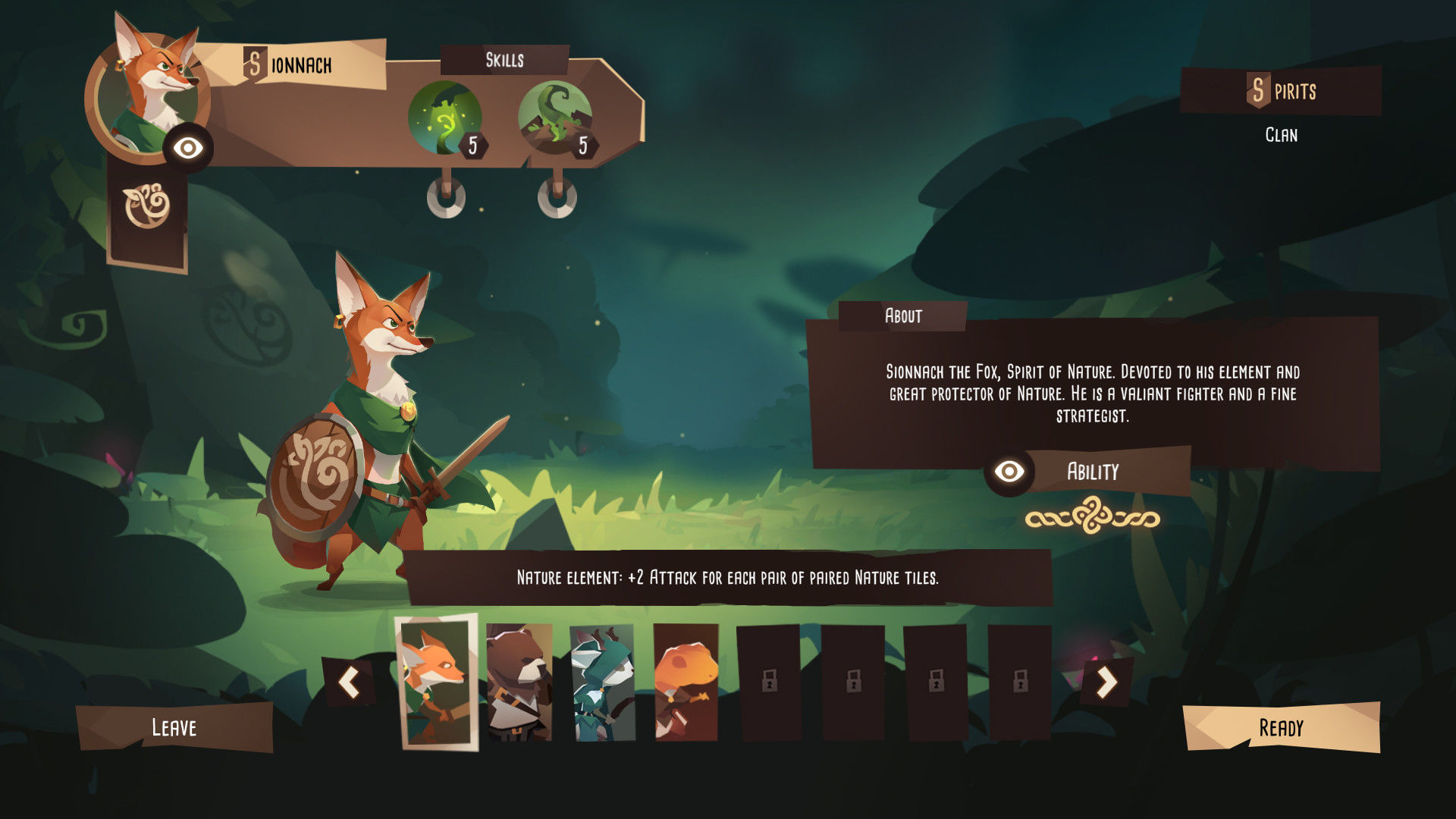
Task: Click the eye icon on Sionnach's portrait
Action: coord(188,148)
